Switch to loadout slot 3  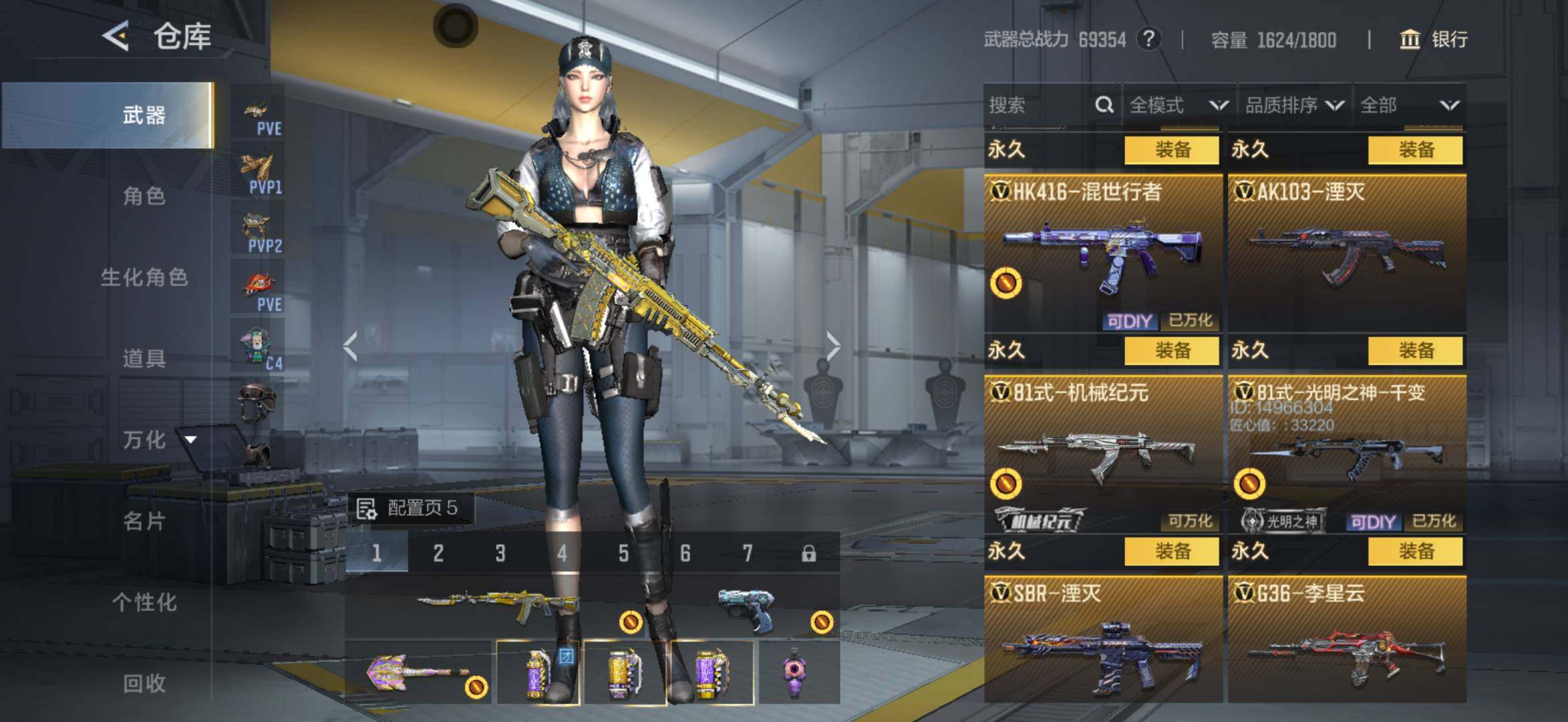tap(500, 553)
